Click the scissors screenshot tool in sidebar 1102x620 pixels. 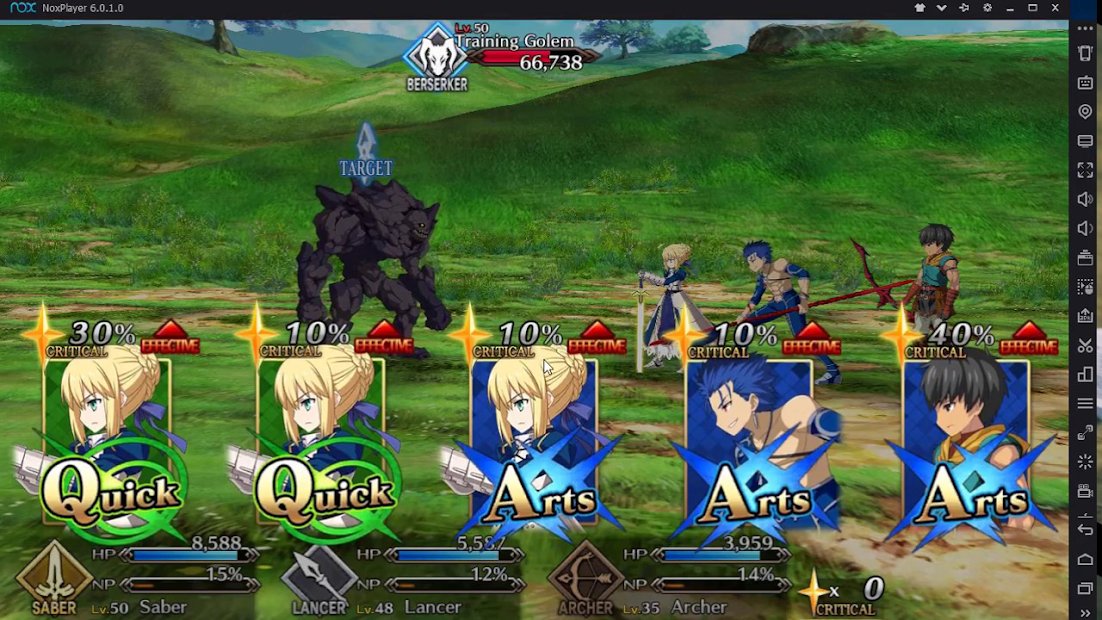point(1085,345)
